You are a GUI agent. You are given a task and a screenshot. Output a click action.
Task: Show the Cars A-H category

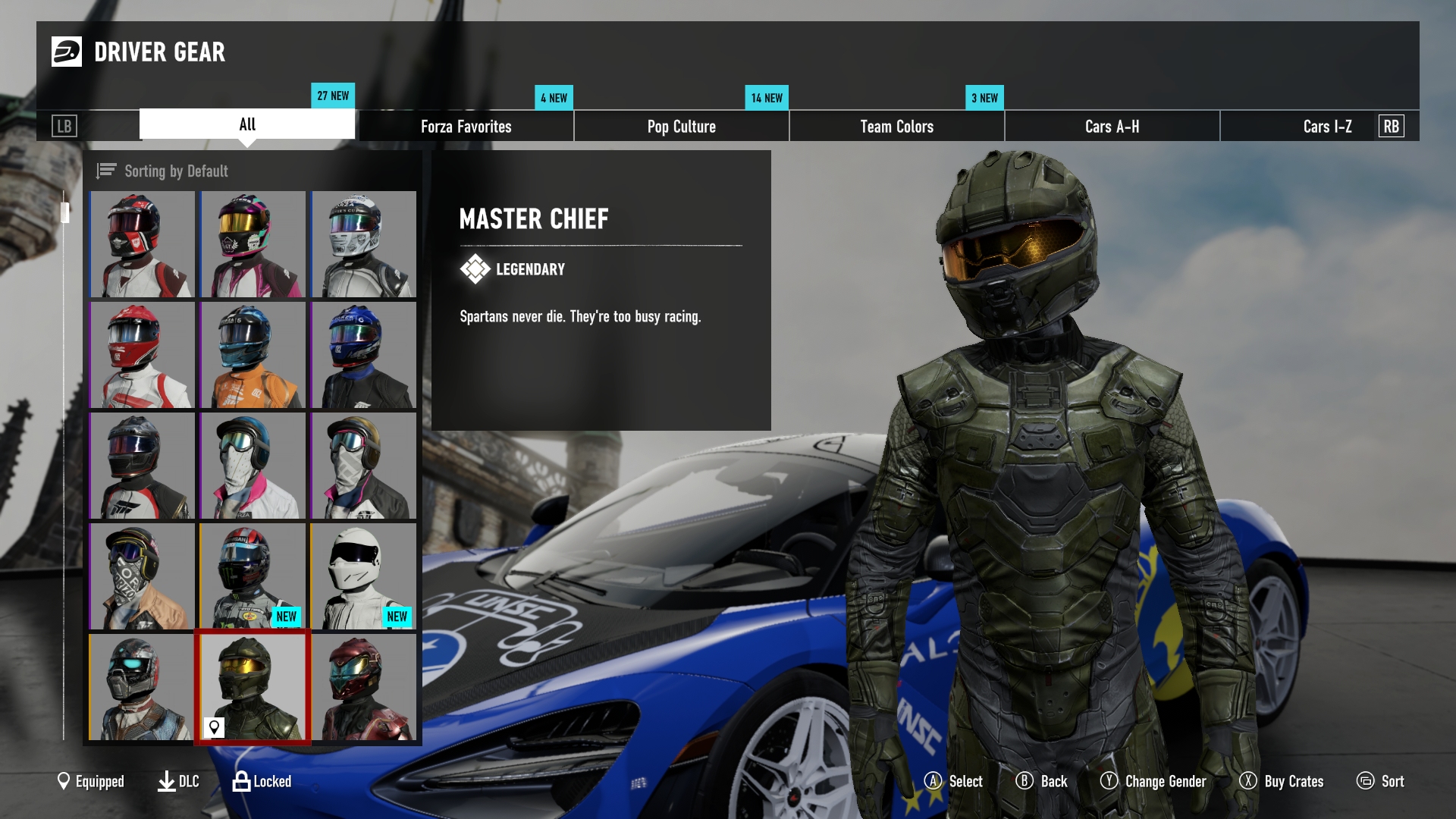1112,127
